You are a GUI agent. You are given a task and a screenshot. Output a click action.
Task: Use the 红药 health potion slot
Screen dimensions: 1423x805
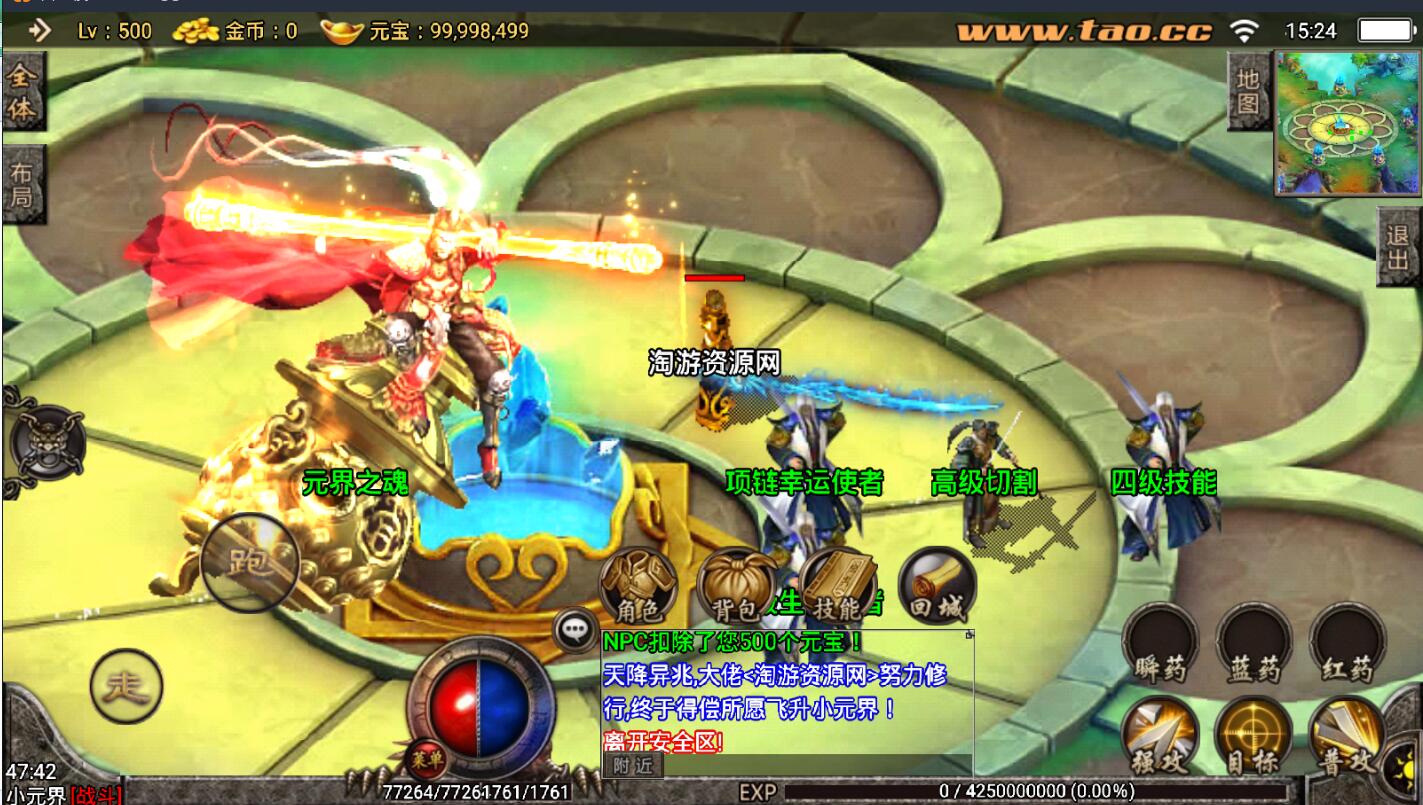[x=1347, y=644]
